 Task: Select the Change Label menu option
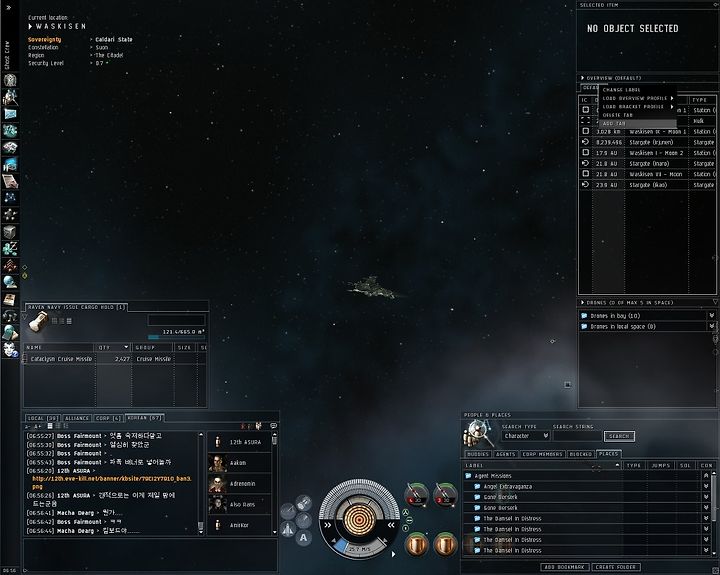pyautogui.click(x=622, y=90)
